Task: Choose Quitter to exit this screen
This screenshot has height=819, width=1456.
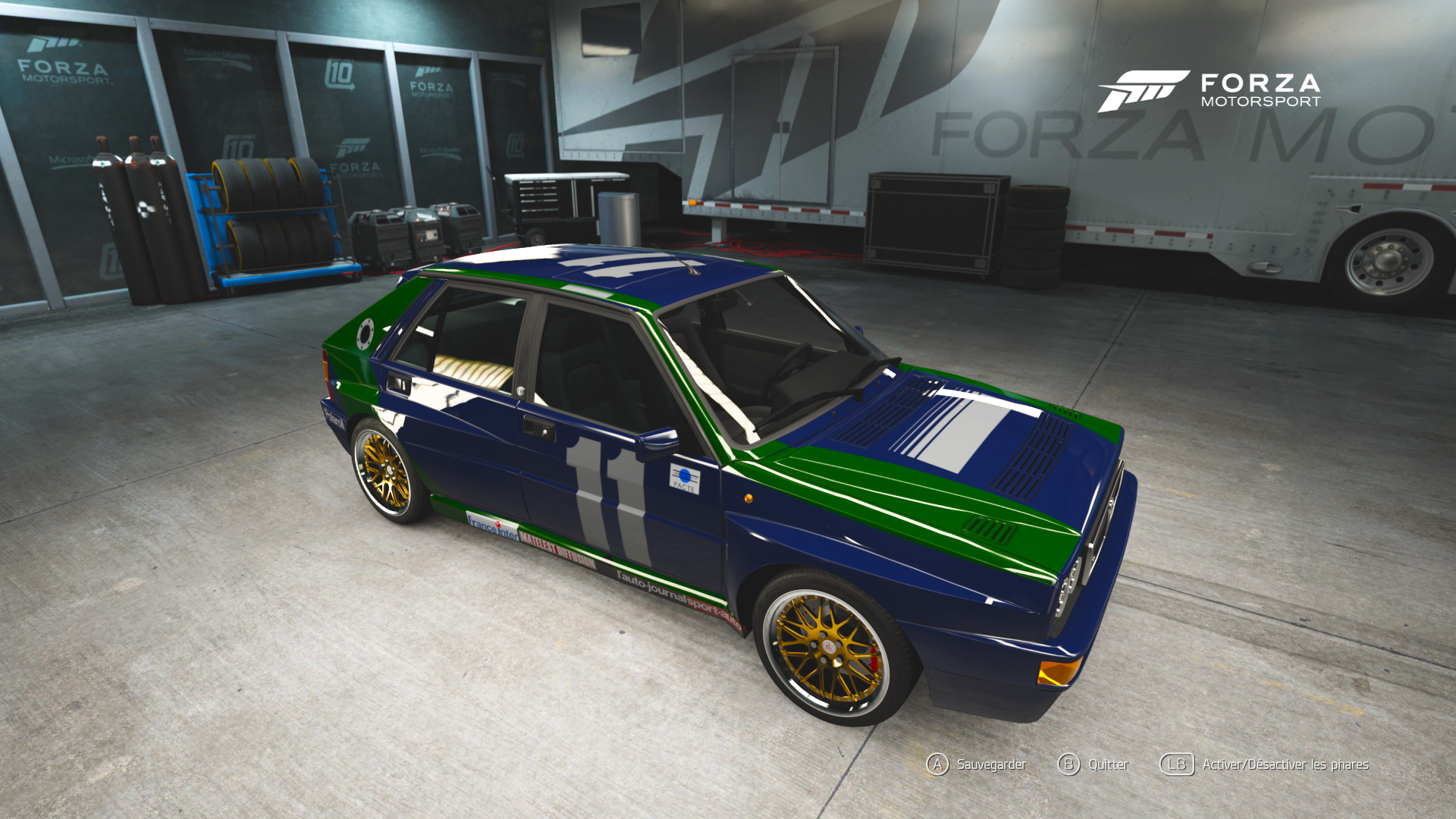Action: 1093,764
